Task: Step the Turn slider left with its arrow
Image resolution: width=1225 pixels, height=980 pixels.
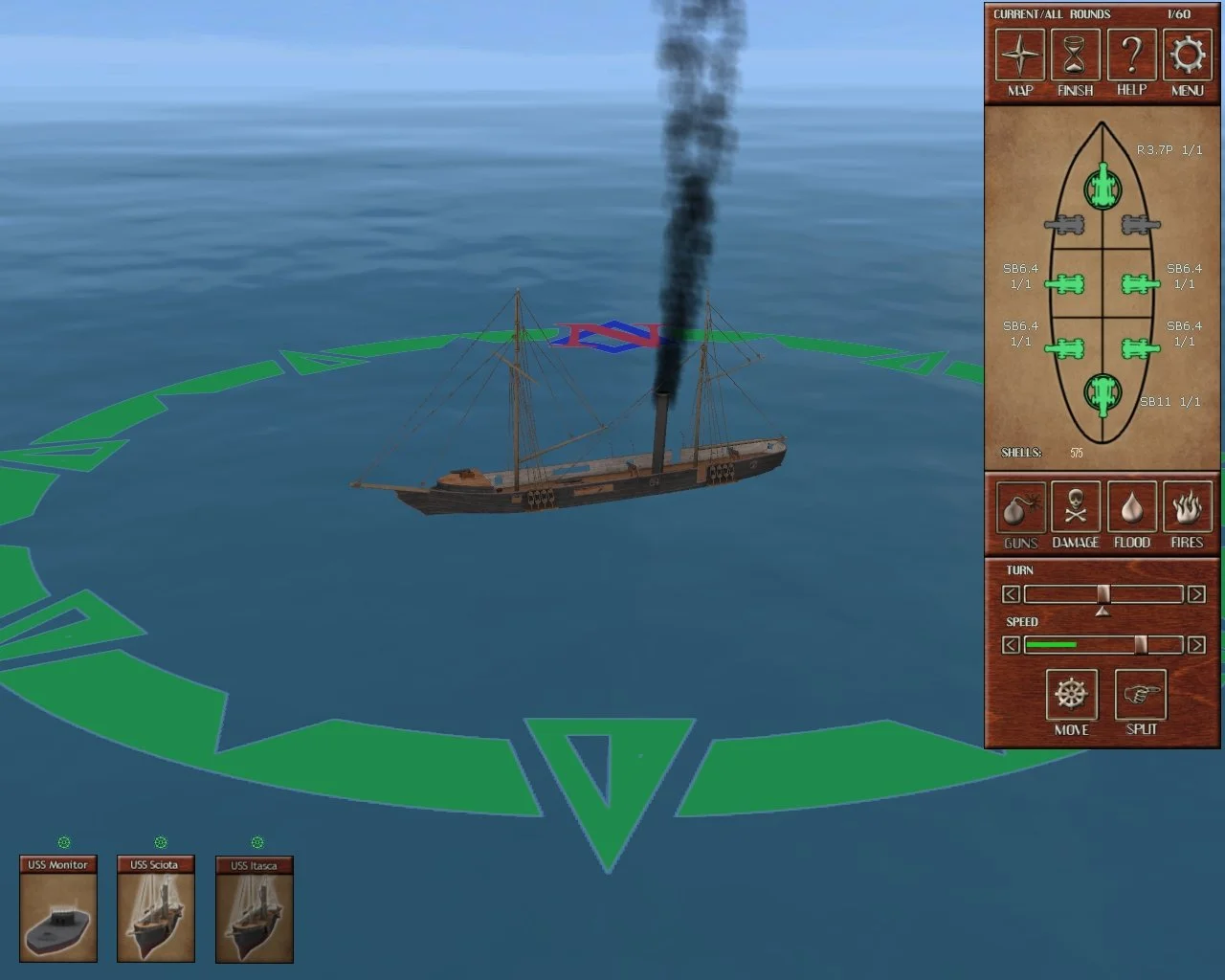Action: [1012, 594]
